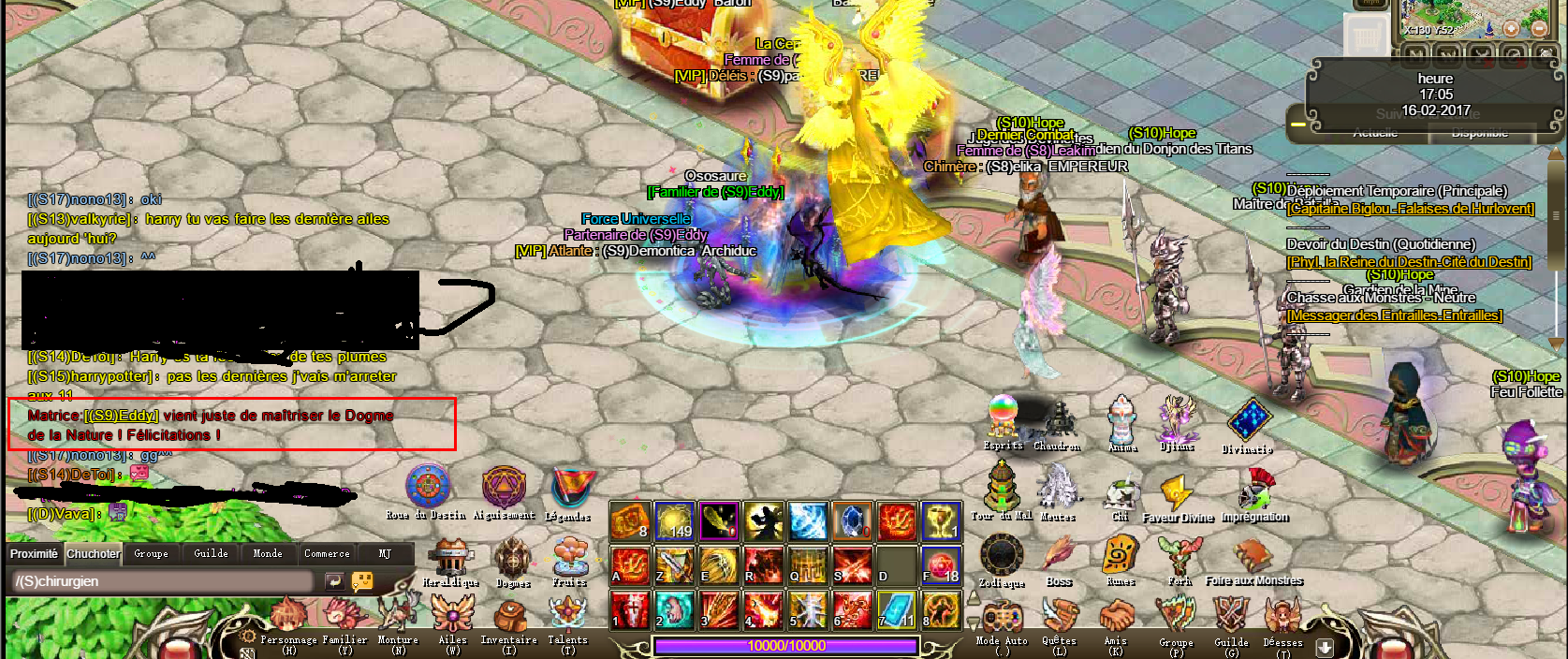This screenshot has height=659, width=1568.
Task: Open the Roue du Destin wheel
Action: pos(427,489)
